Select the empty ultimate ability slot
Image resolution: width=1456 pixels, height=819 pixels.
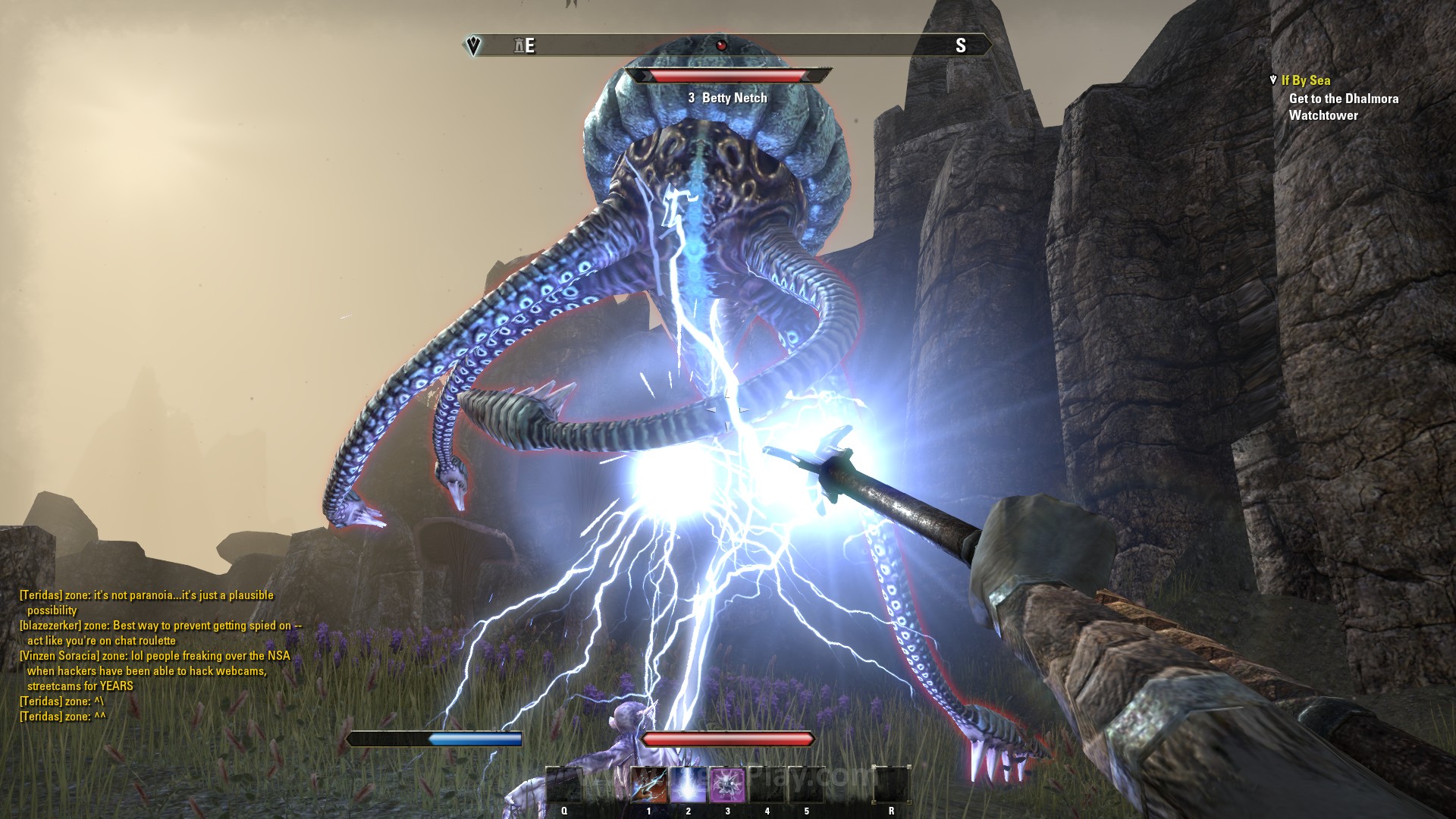coord(891,786)
